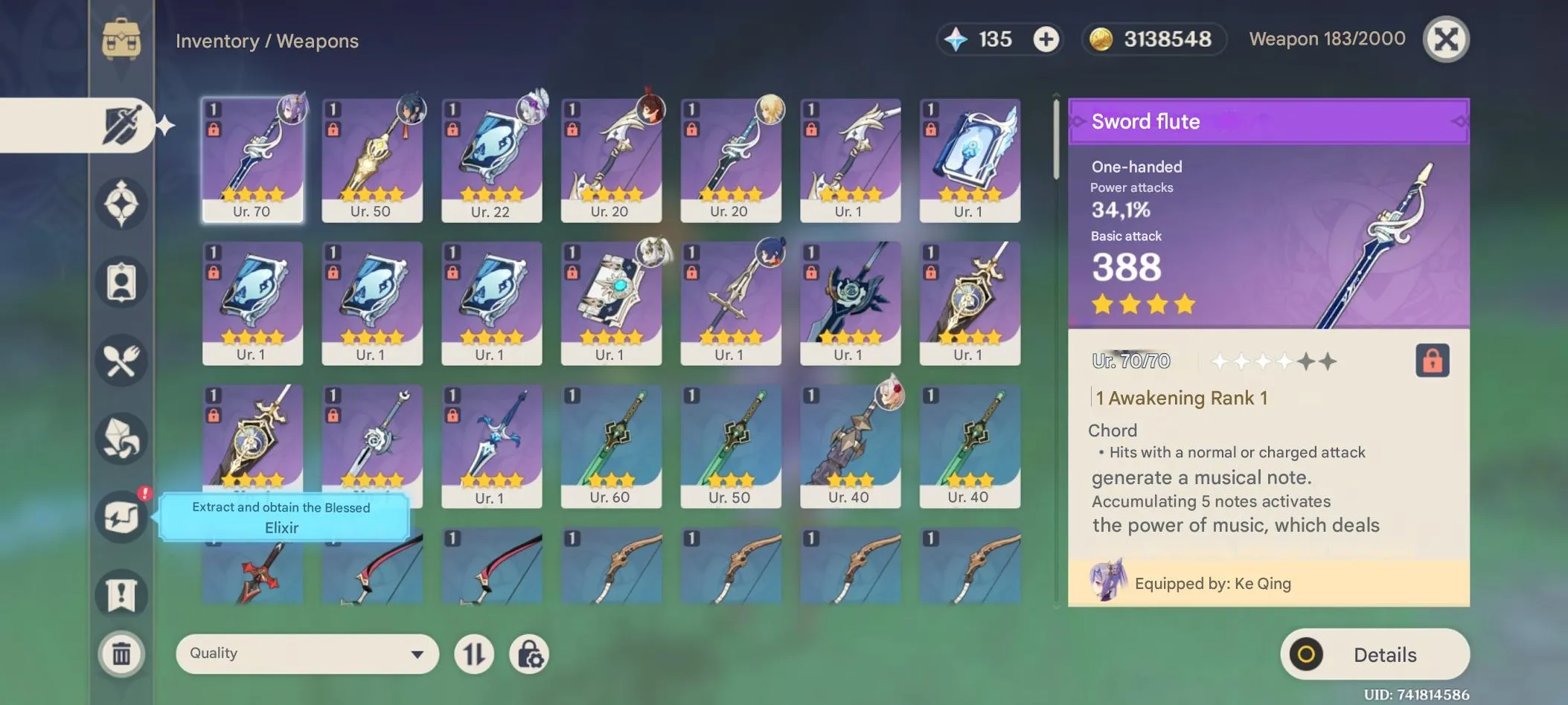This screenshot has height=705, width=1568.
Task: Switch to the artifacts compass tab
Action: click(x=123, y=205)
